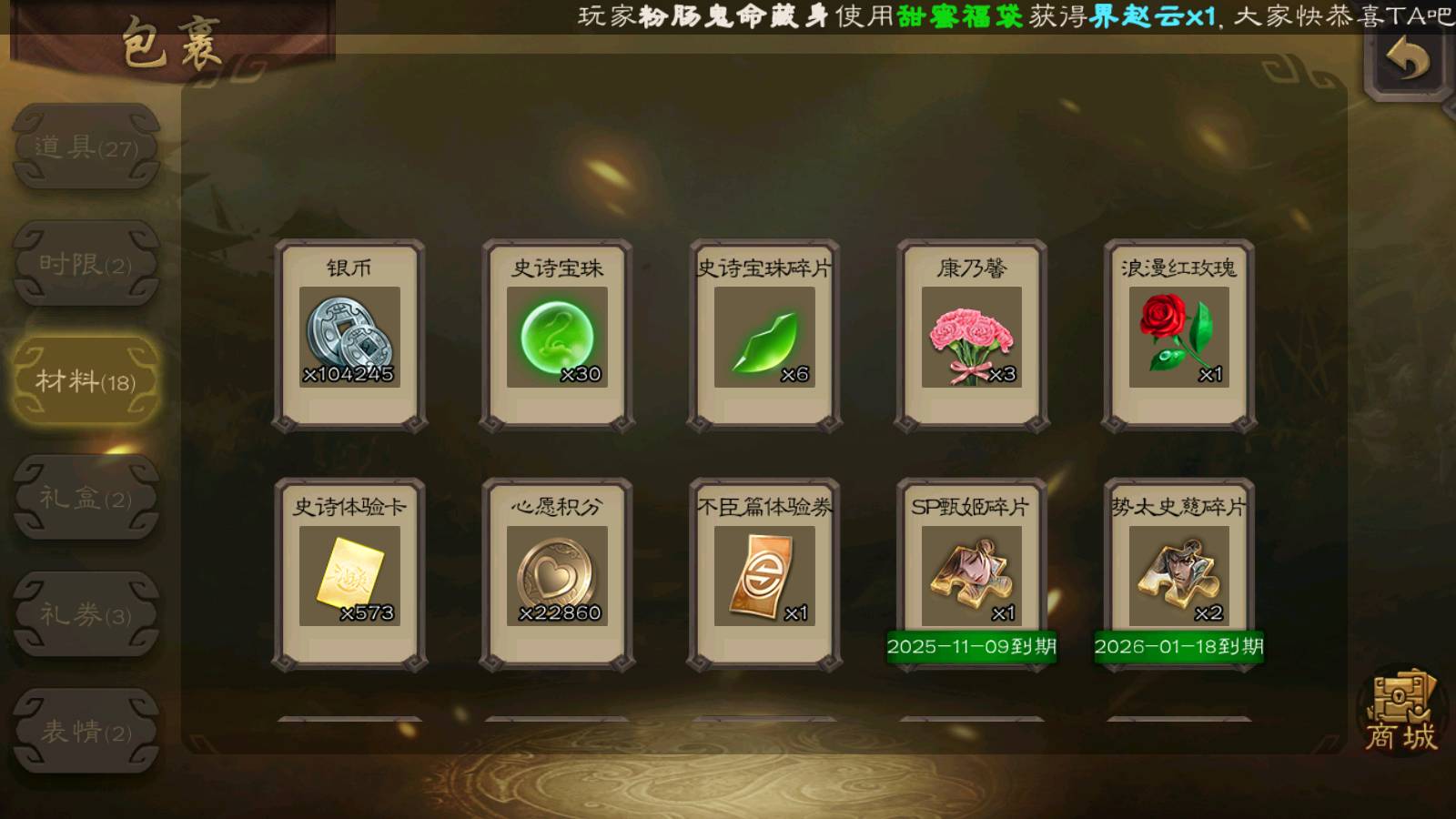
Task: Pick the 康乃馨 carnation bouquet
Action: click(x=972, y=336)
